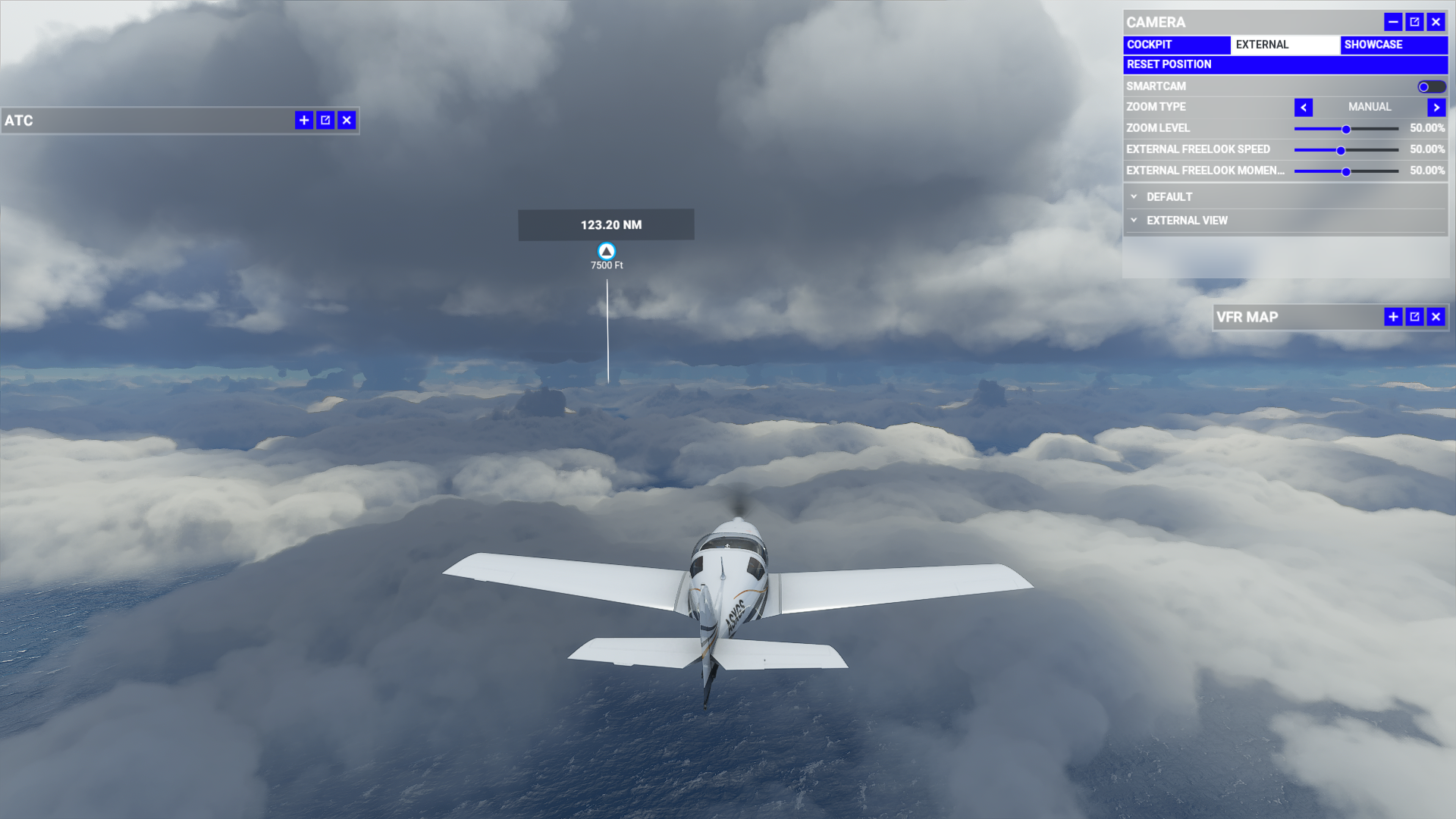Toggle the Smartcam switch
1456x819 pixels.
click(x=1431, y=86)
